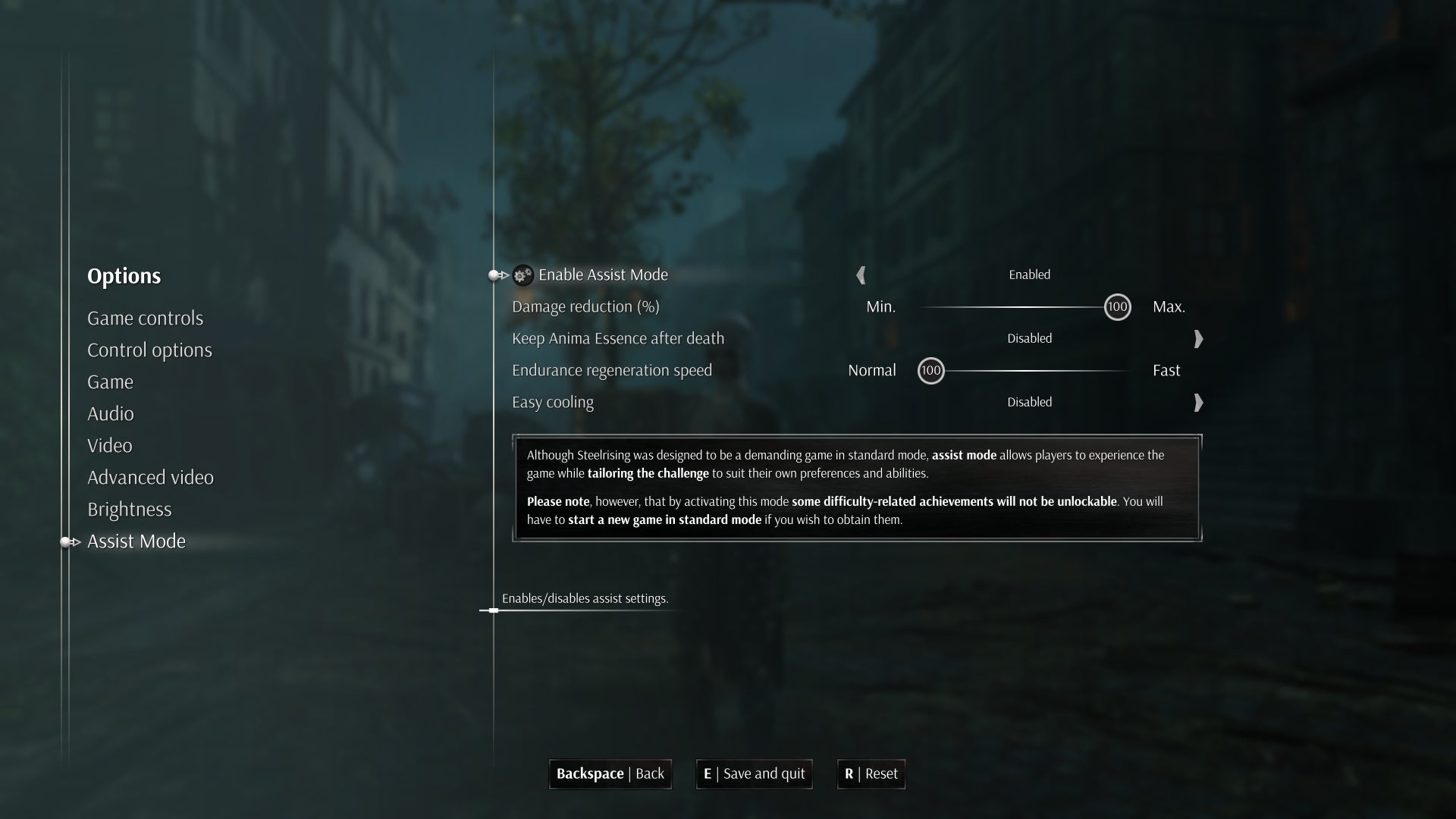Click the Backspace Back button

(610, 774)
